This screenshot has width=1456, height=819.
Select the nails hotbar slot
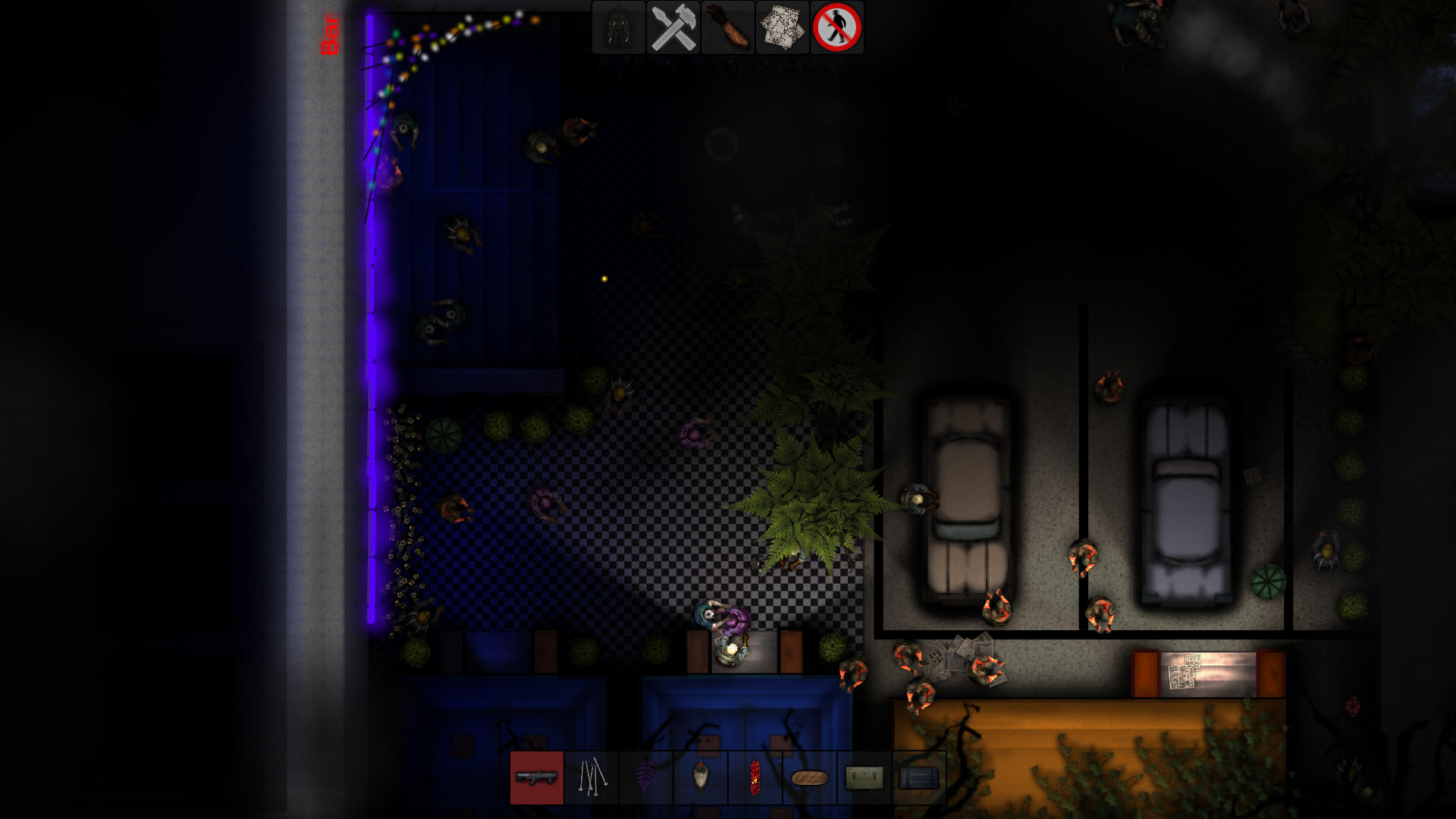click(x=591, y=777)
